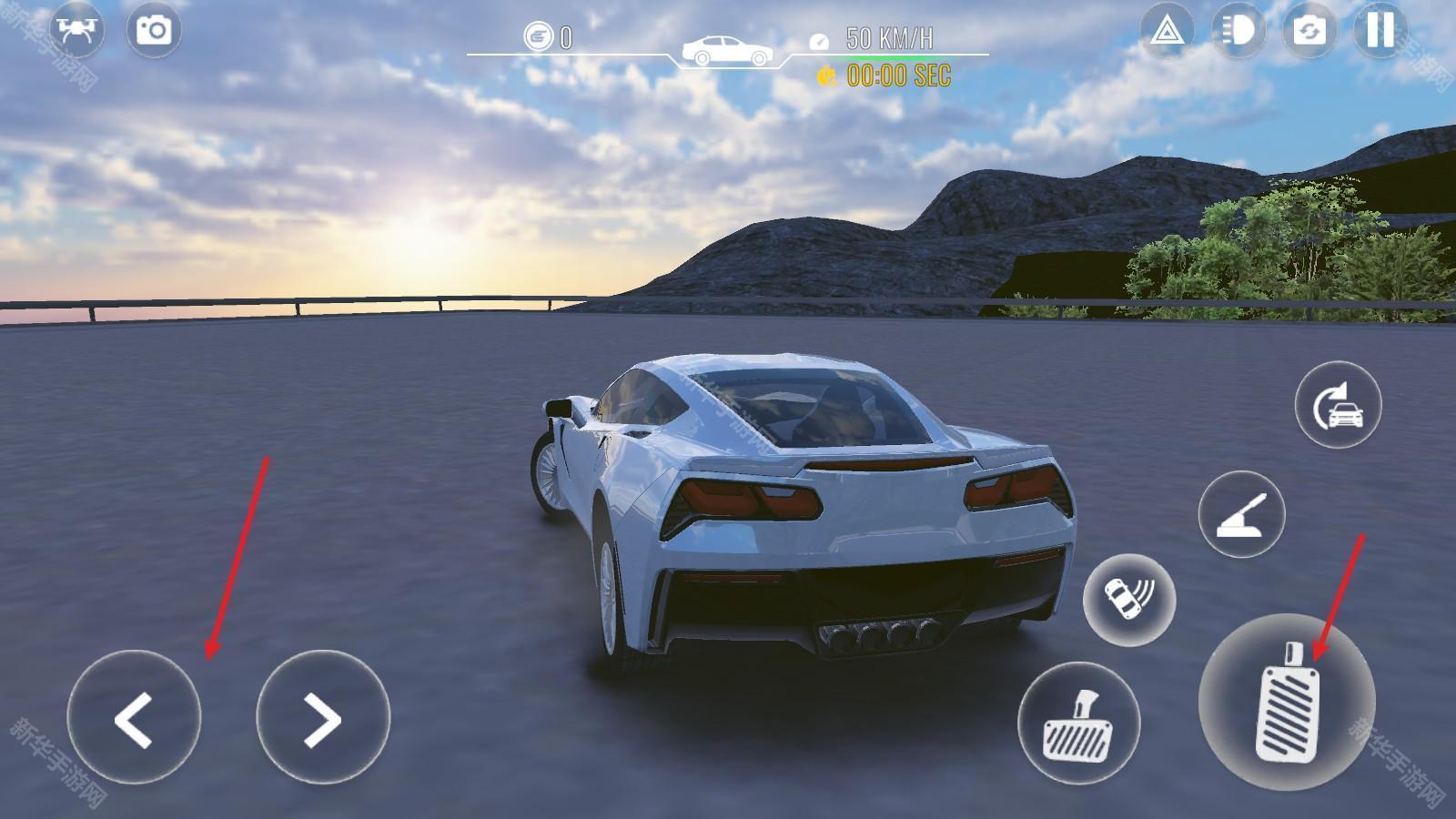Pause the game
This screenshot has width=1456, height=819.
[1380, 32]
